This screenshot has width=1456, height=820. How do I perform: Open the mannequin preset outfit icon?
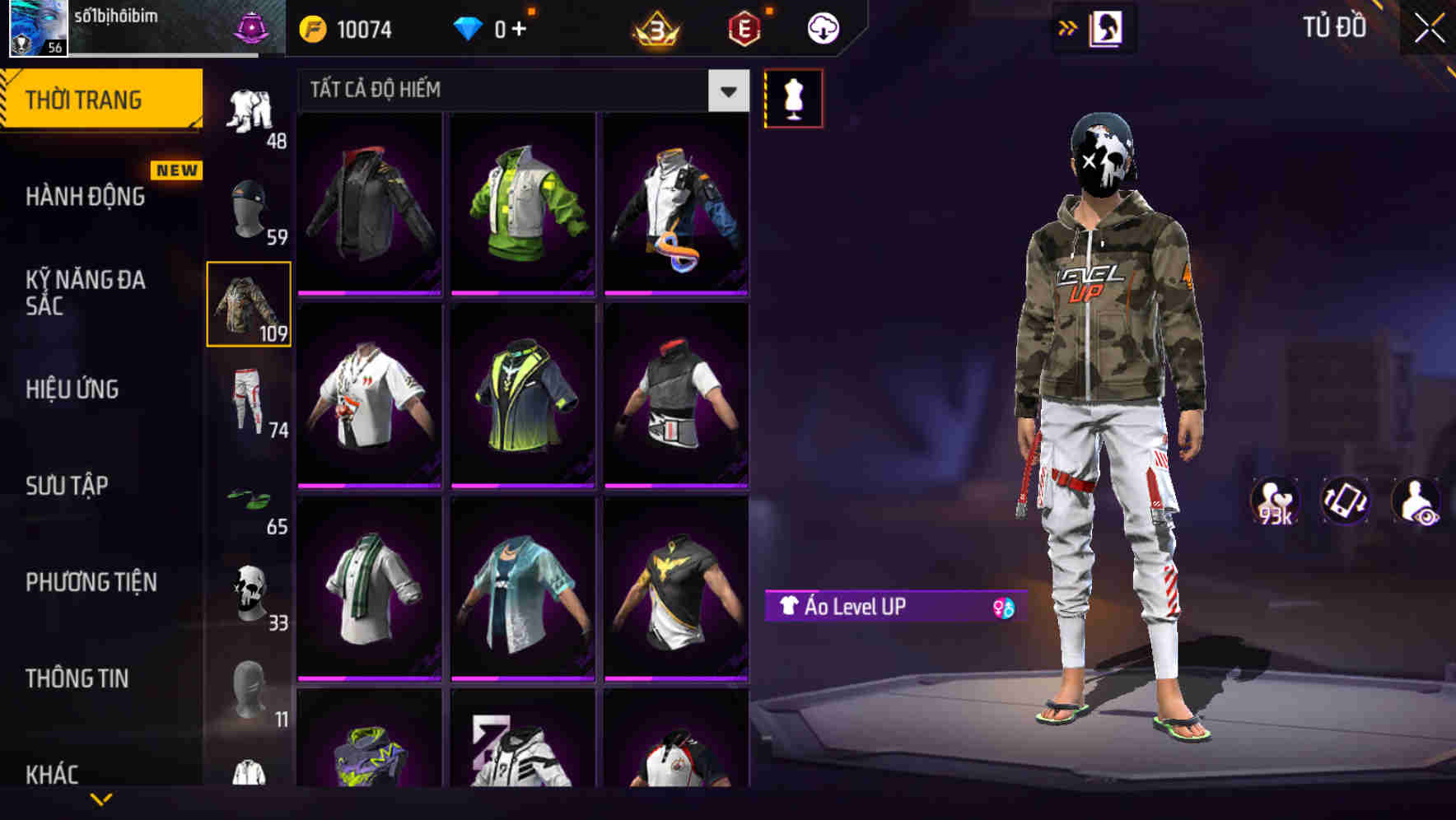(793, 97)
